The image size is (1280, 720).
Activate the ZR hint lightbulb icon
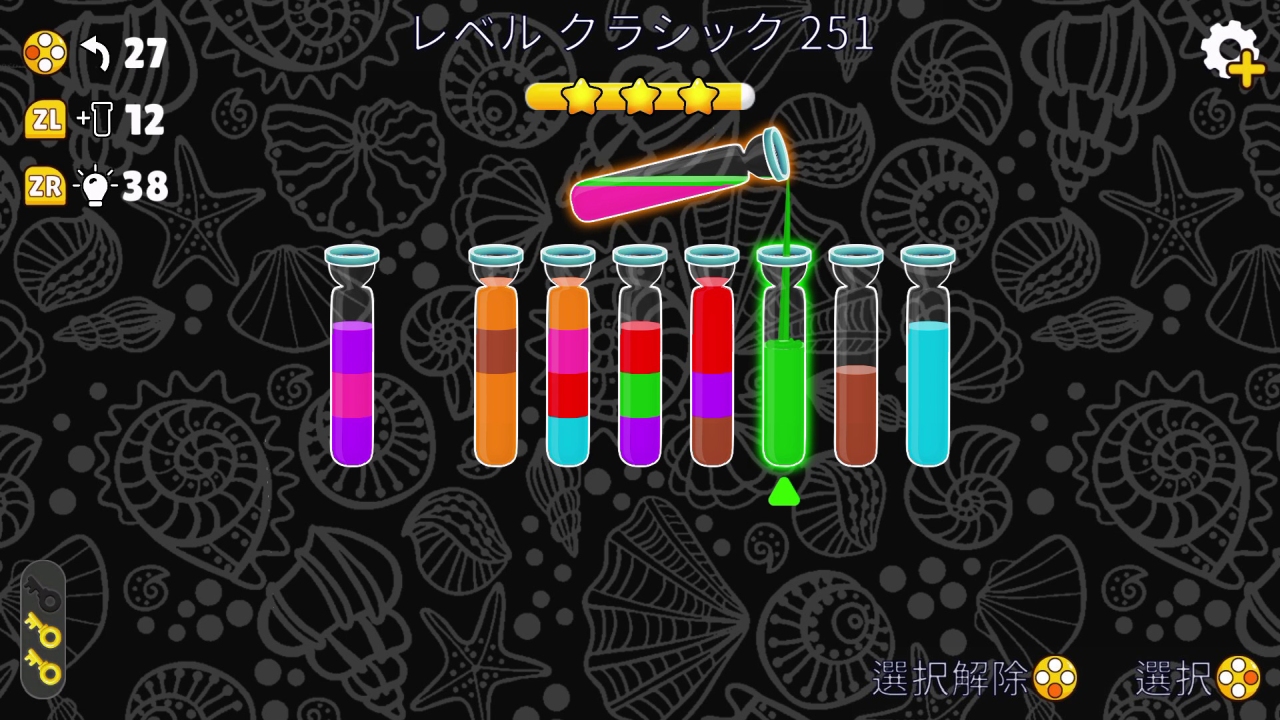coord(97,185)
